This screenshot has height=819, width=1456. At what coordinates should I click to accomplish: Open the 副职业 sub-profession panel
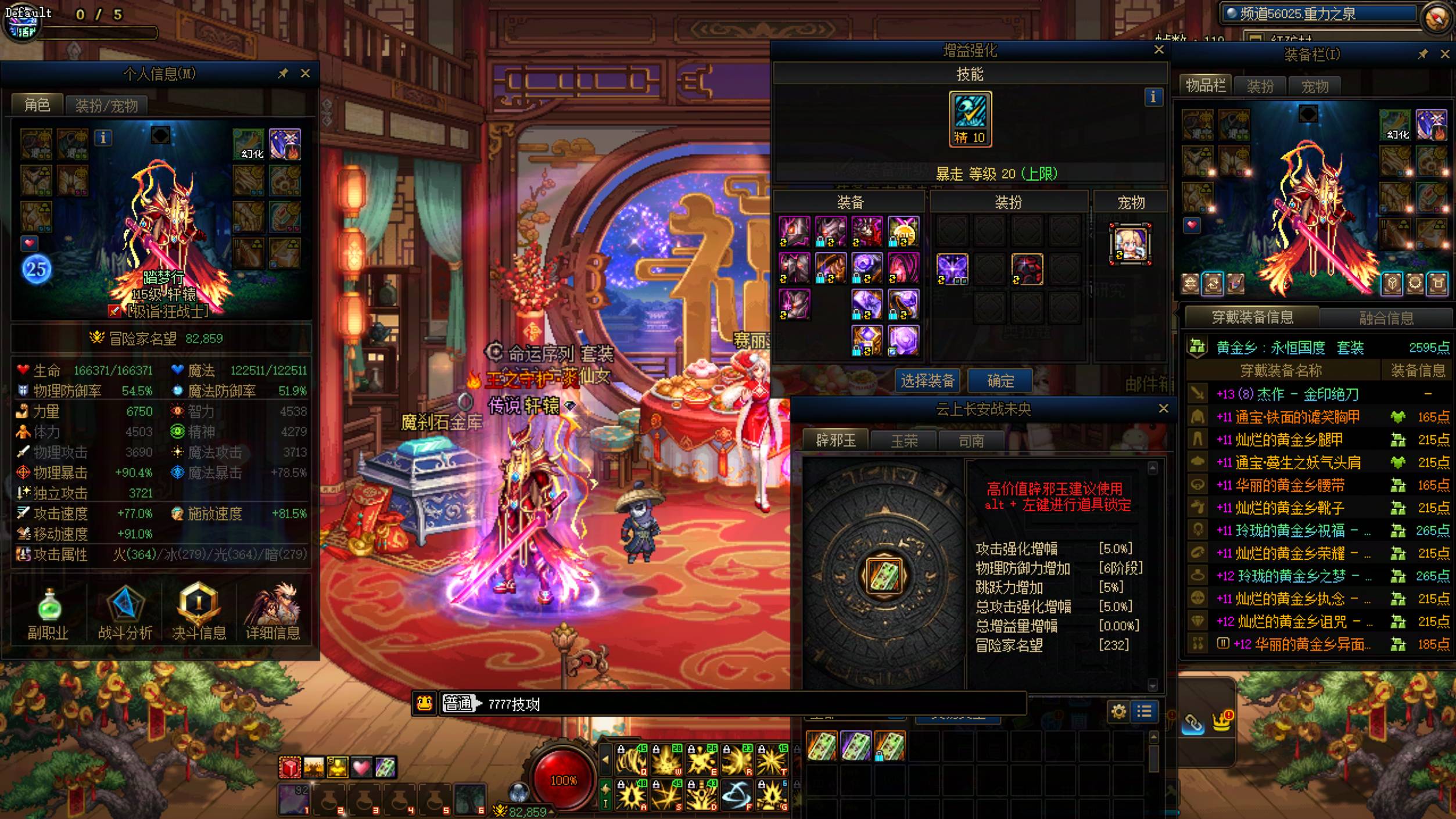click(x=49, y=613)
